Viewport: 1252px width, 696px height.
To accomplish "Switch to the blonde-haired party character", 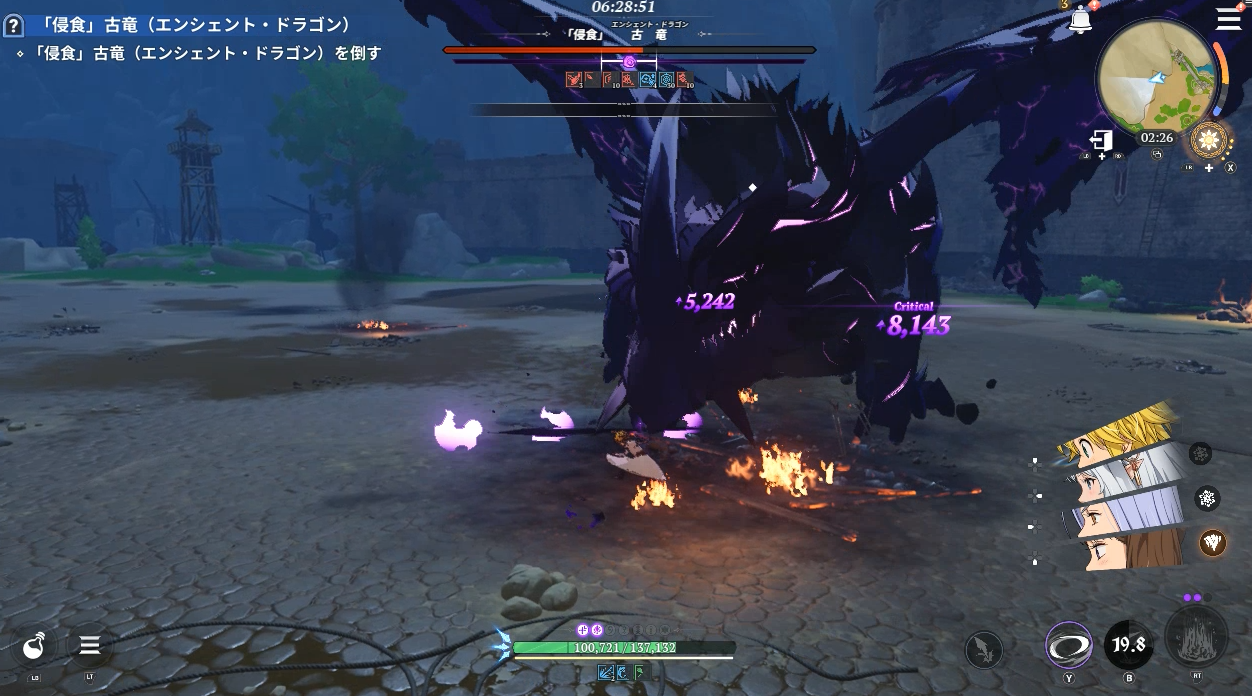I will 1118,434.
